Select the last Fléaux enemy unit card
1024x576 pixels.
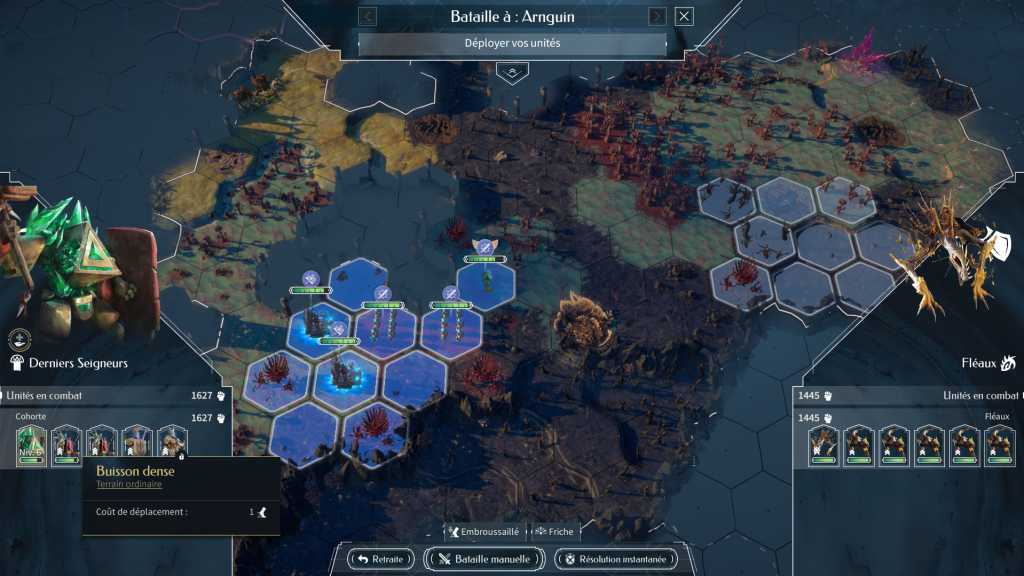pyautogui.click(x=999, y=446)
